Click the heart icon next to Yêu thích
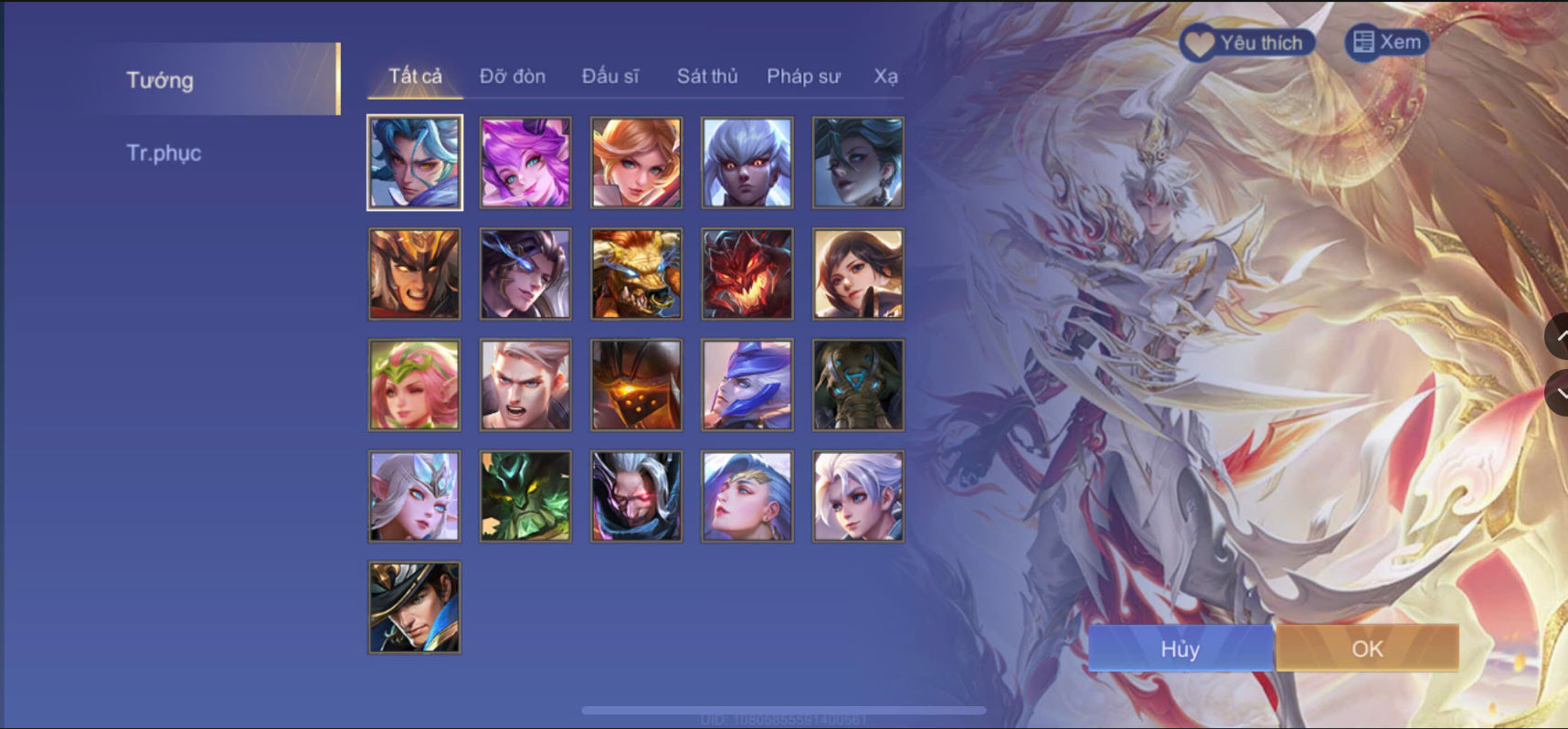 tap(1198, 42)
